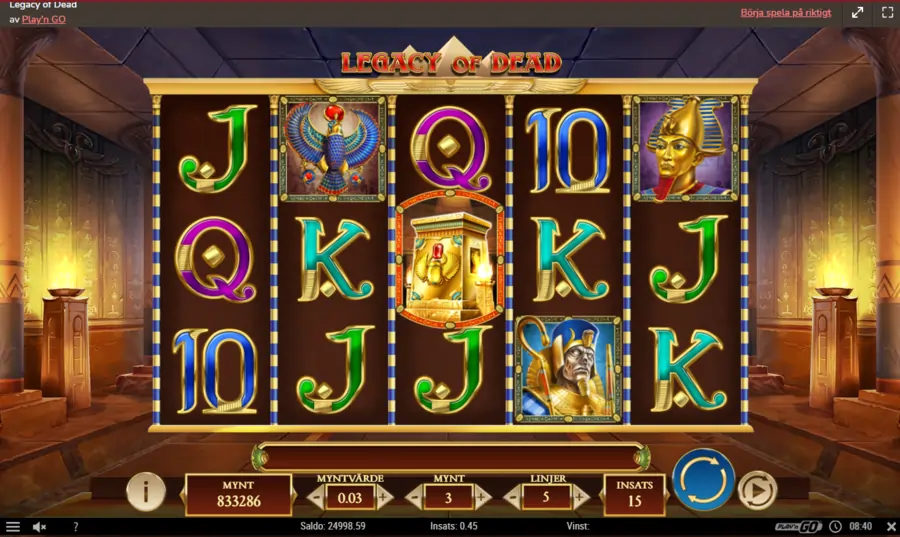900x537 pixels.
Task: Enter fullscreen with the corner brackets icon
Action: click(887, 13)
